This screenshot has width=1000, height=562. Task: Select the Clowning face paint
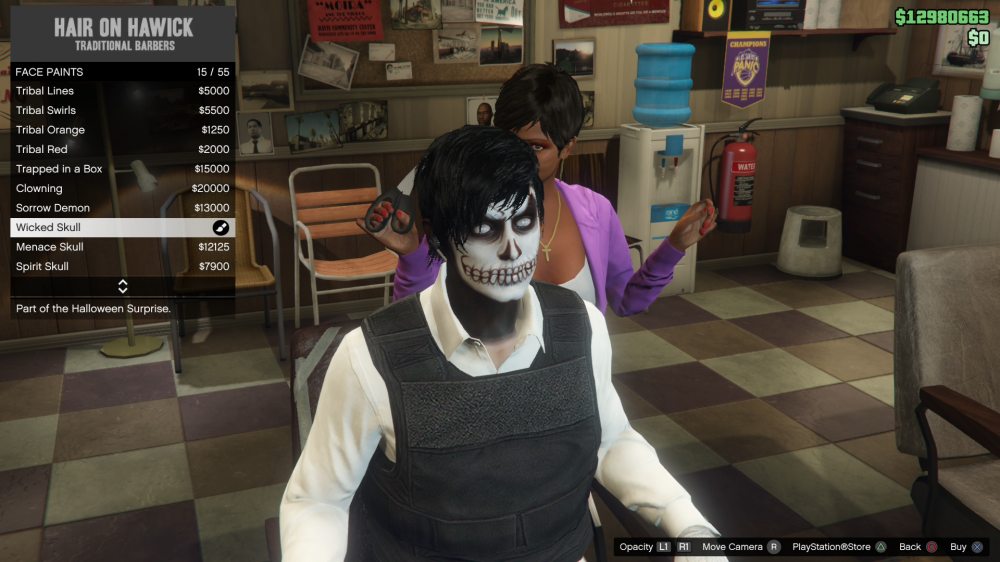(x=122, y=188)
